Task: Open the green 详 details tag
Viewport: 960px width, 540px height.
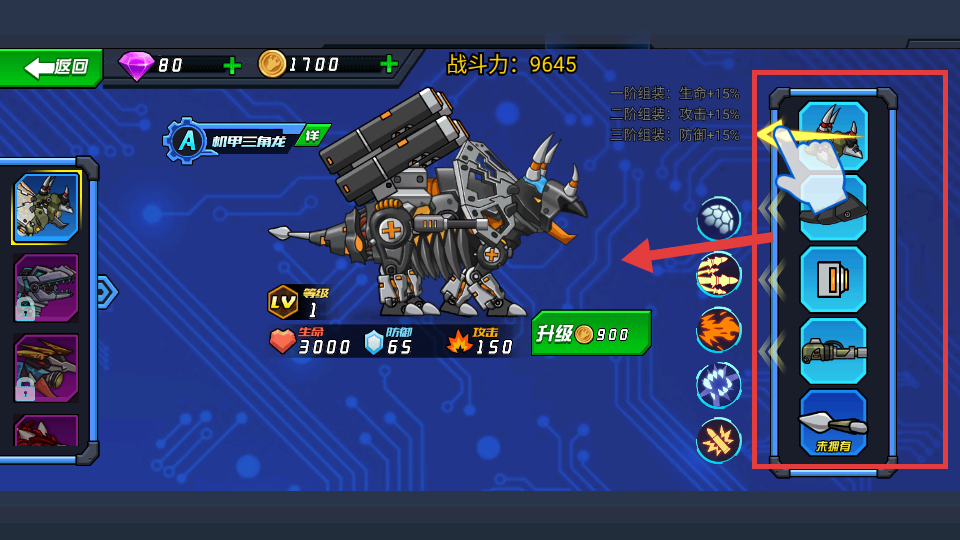Action: pyautogui.click(x=313, y=135)
